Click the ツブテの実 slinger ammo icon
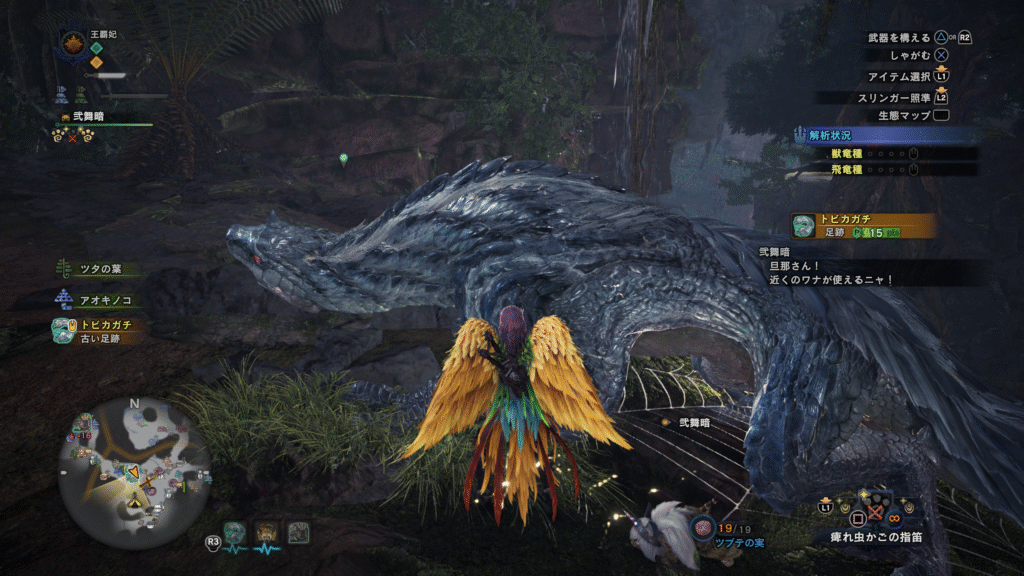 click(x=703, y=526)
